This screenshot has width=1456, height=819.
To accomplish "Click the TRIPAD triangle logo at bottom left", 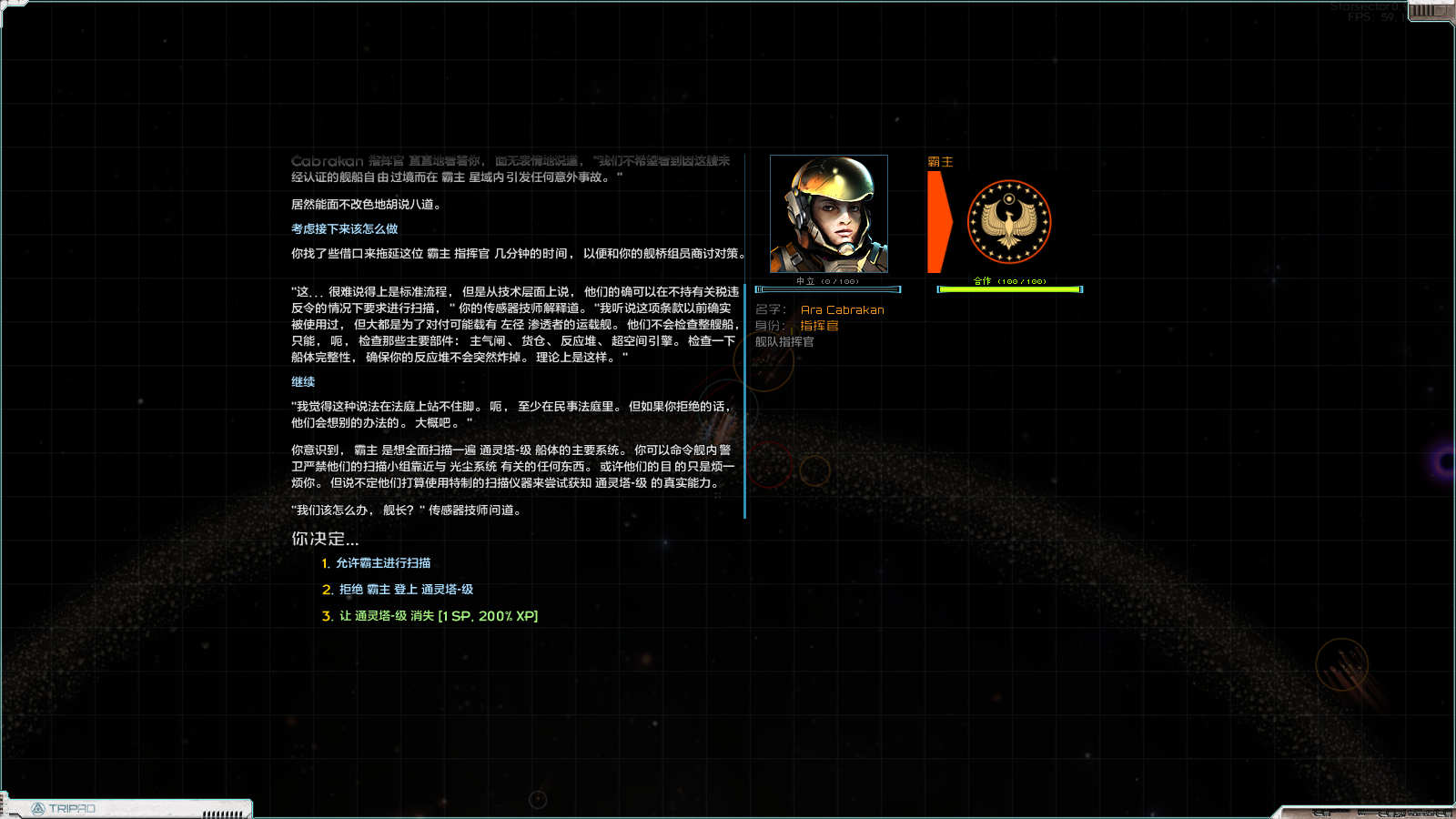I will point(40,807).
